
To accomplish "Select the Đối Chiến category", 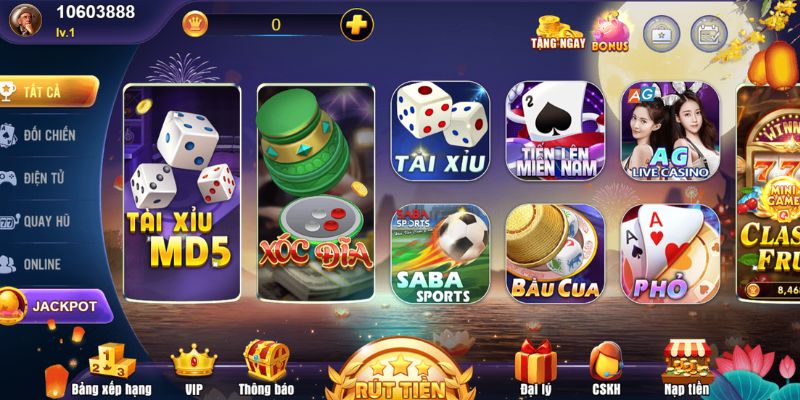I will pyautogui.click(x=48, y=134).
